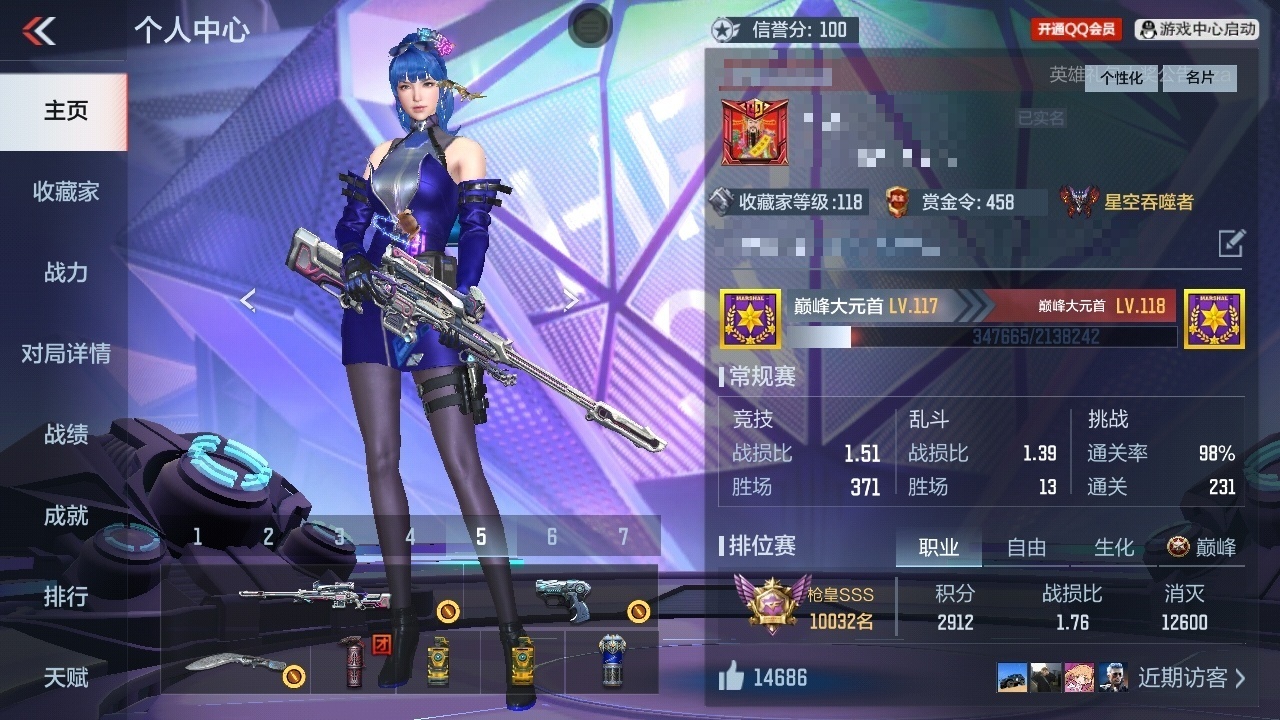The image size is (1280, 720).
Task: Select the 生化 ranked tab
Action: click(1113, 547)
